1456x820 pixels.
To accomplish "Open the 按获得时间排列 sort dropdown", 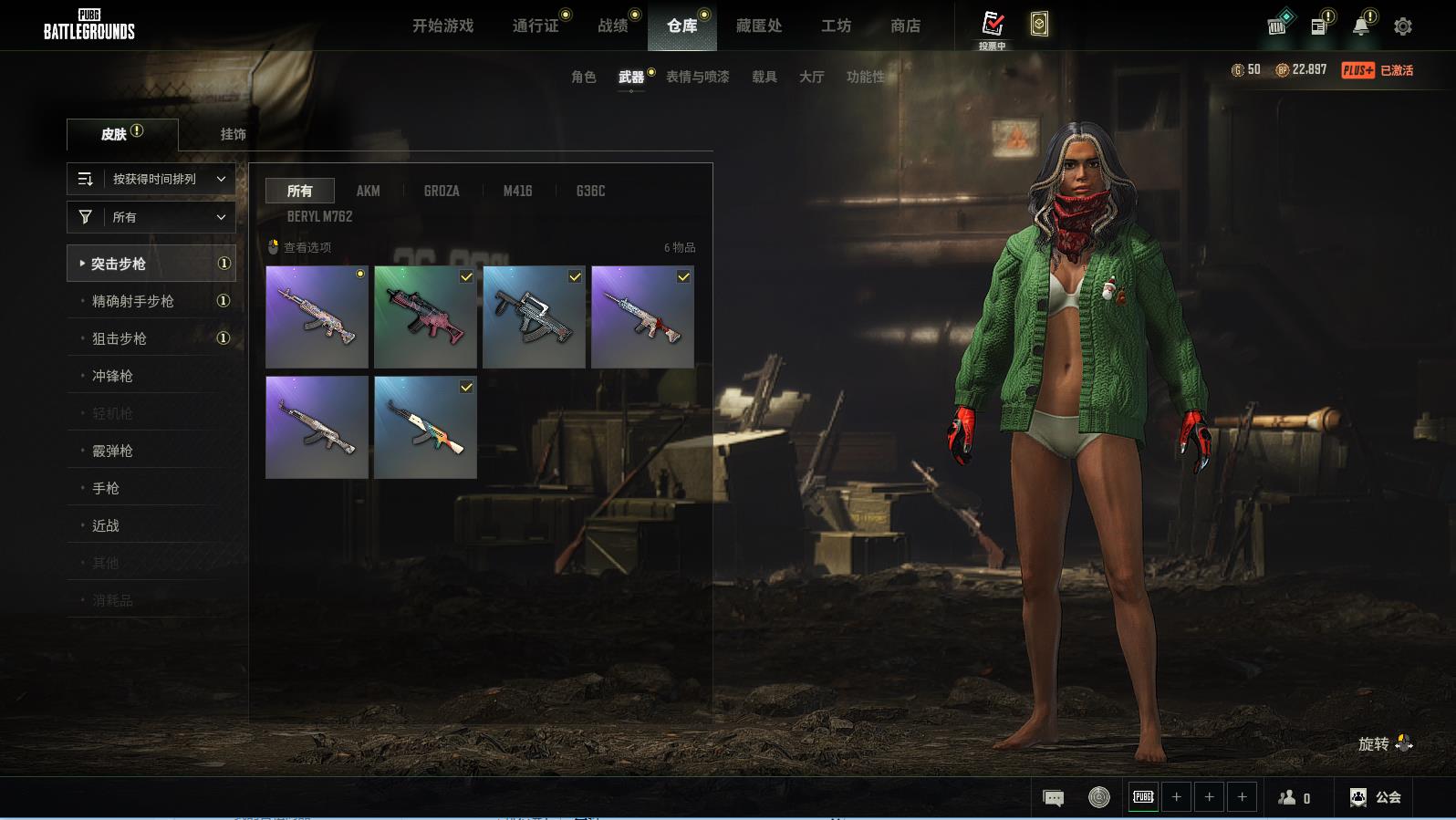I will [151, 179].
